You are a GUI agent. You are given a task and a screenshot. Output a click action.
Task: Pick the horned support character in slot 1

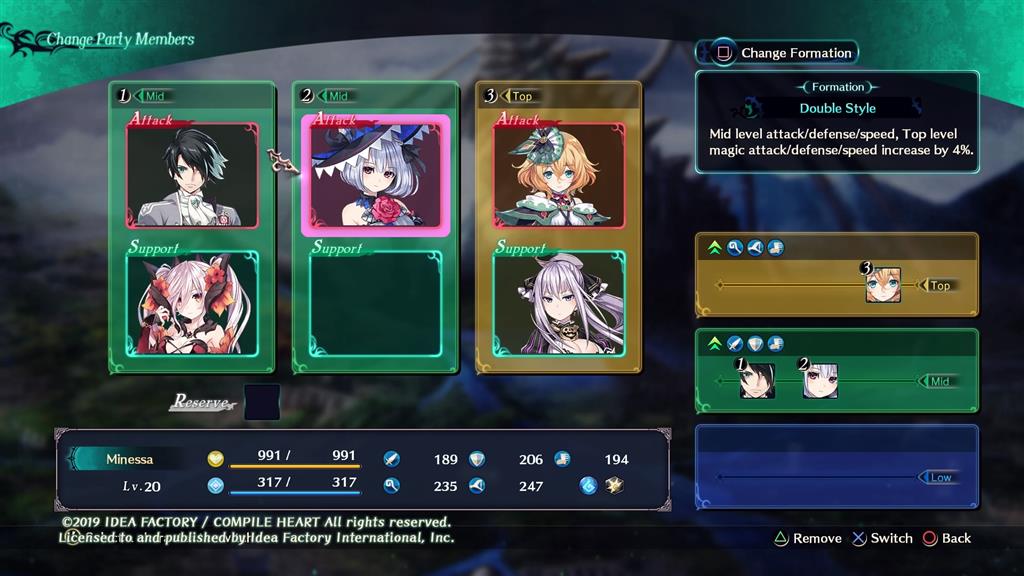(x=192, y=303)
